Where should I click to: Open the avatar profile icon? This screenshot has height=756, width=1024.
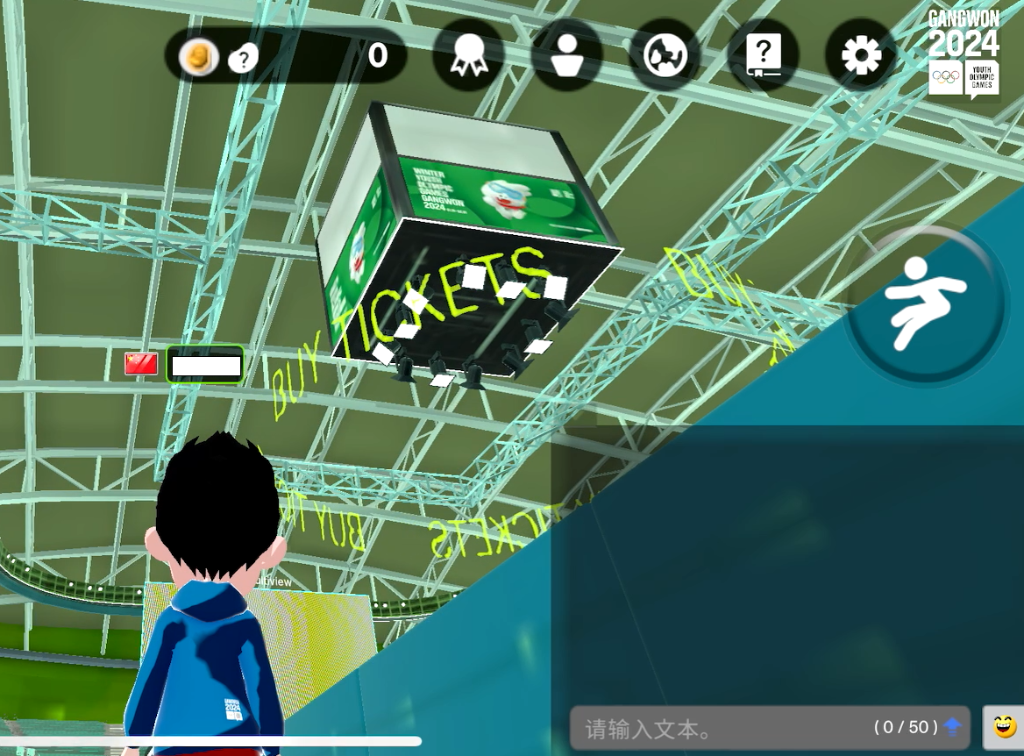tap(566, 55)
